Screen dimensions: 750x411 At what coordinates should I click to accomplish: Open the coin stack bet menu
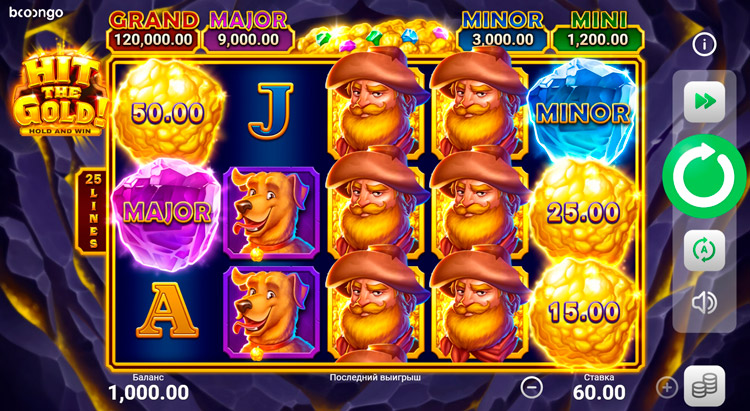coord(704,386)
